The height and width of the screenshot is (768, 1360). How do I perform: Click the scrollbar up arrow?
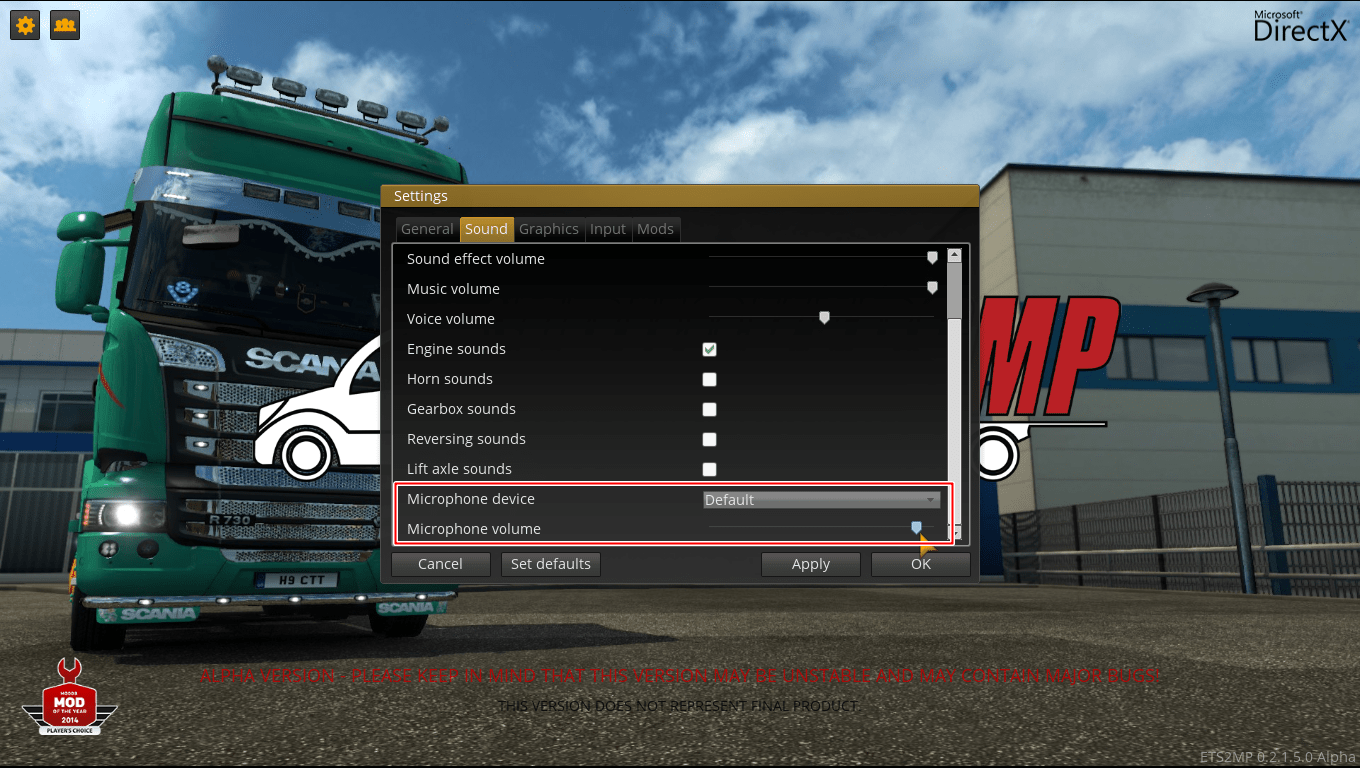pyautogui.click(x=953, y=253)
